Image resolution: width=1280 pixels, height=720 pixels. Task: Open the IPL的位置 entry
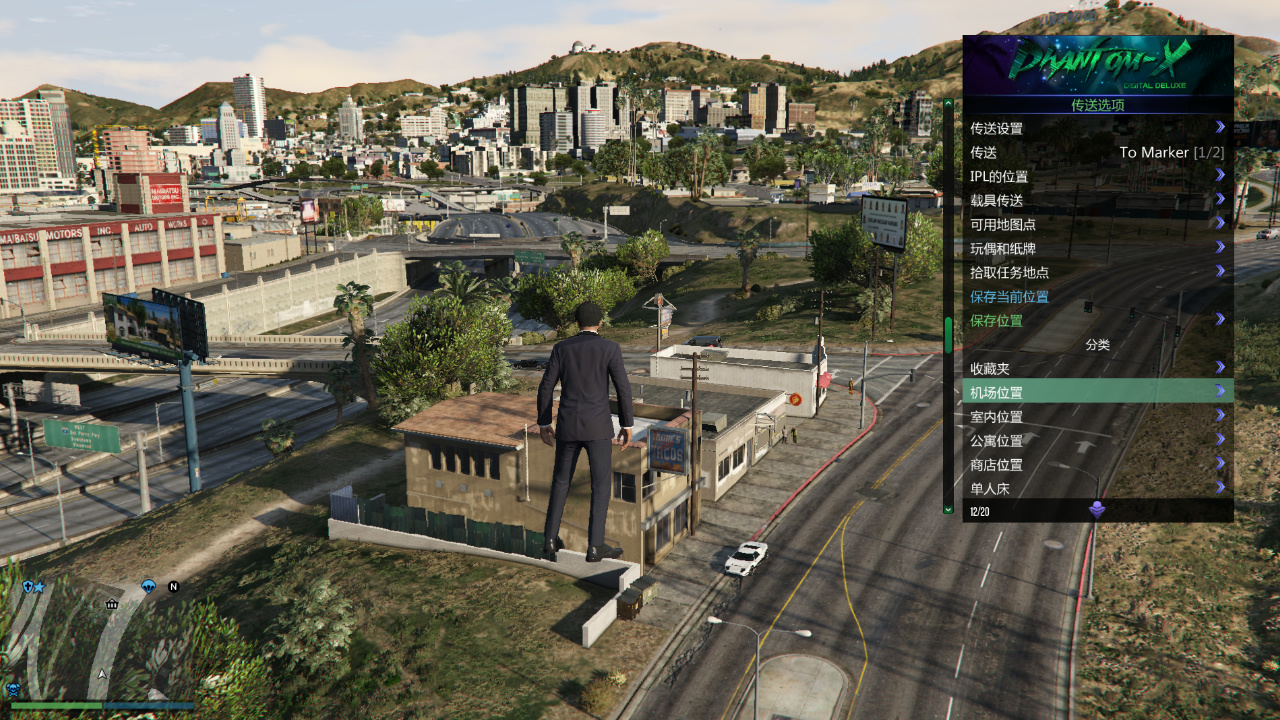[x=1097, y=176]
